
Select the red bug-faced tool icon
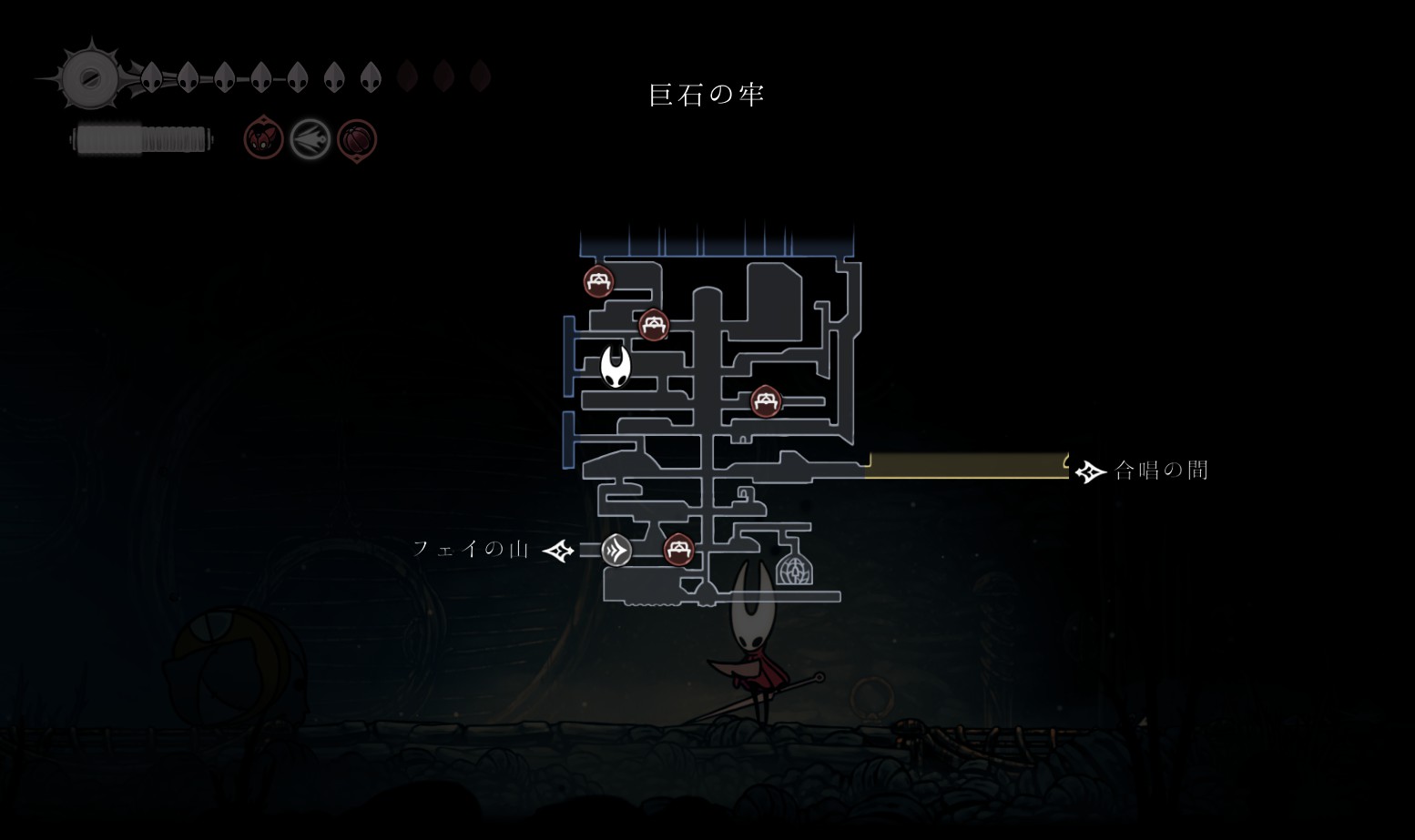pos(264,139)
